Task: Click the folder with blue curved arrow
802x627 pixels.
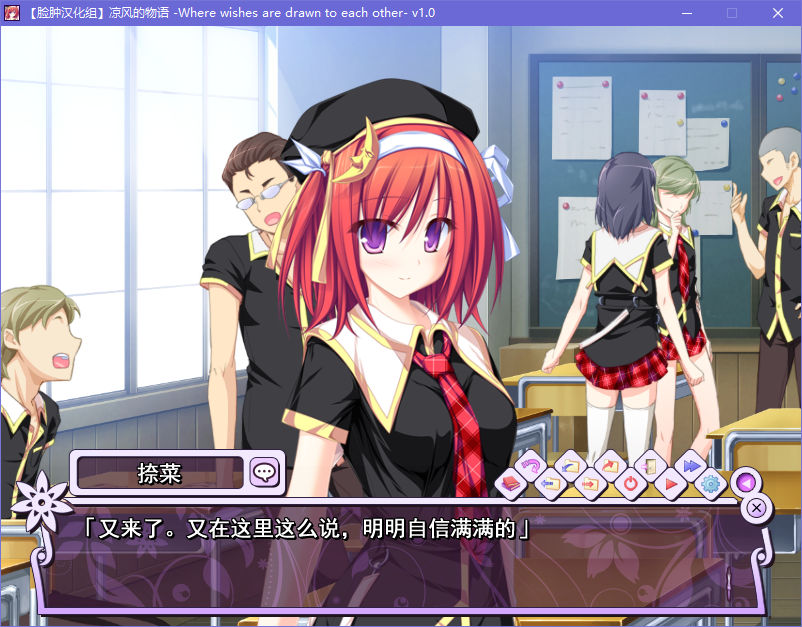Action: pyautogui.click(x=570, y=466)
